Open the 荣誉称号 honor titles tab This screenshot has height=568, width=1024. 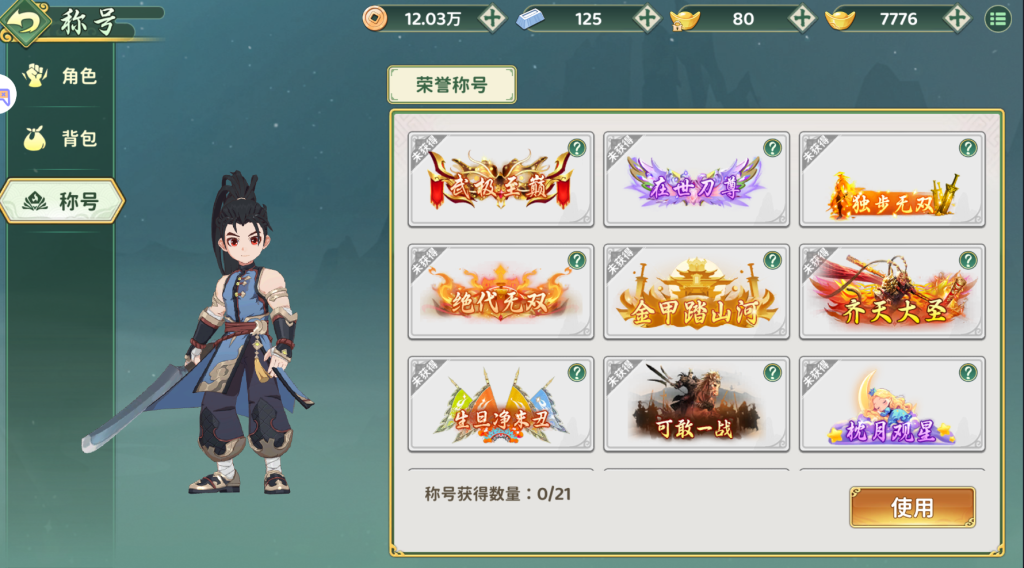coord(452,85)
